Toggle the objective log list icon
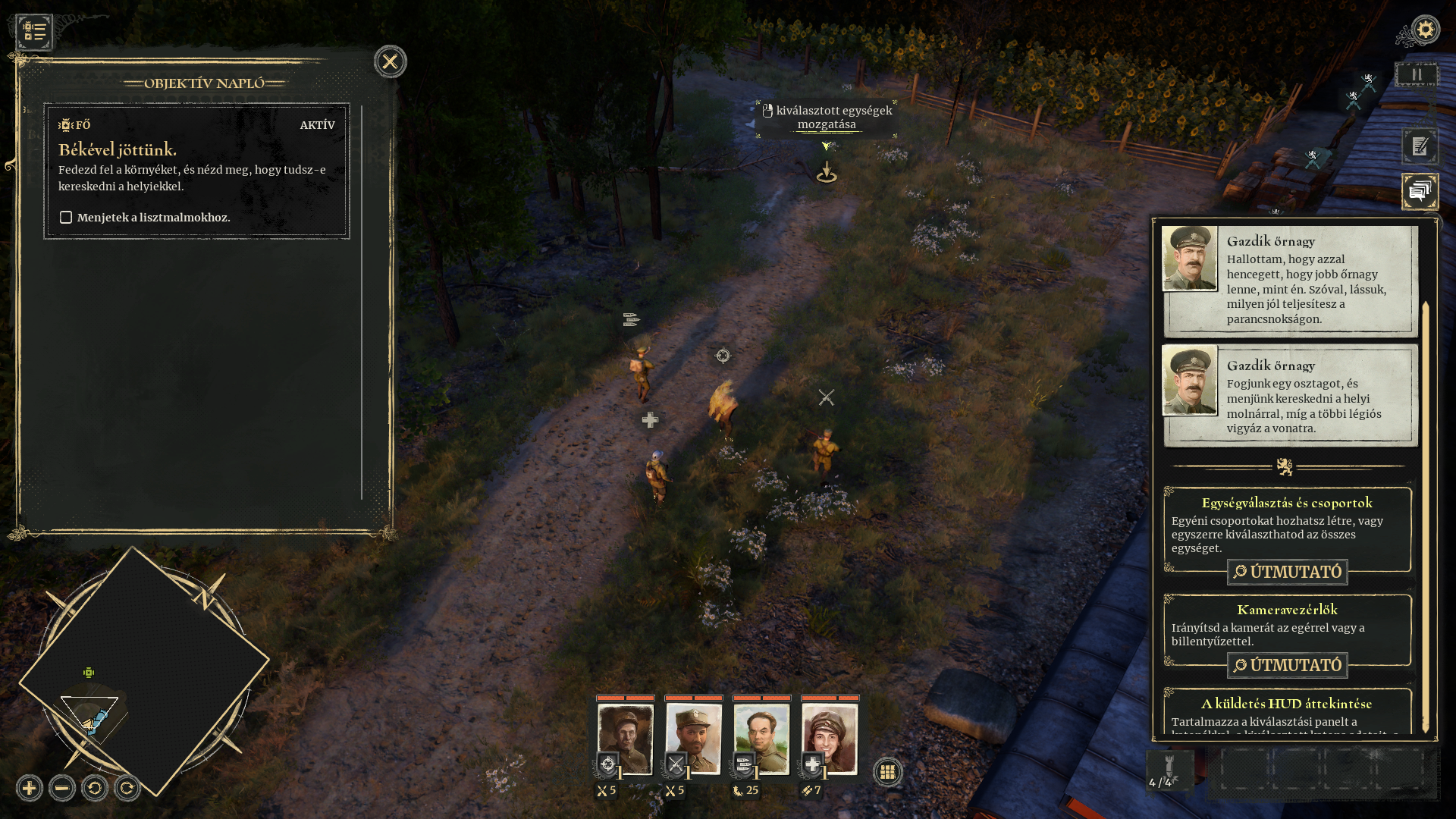Screen dimensions: 1456x819 point(35,32)
